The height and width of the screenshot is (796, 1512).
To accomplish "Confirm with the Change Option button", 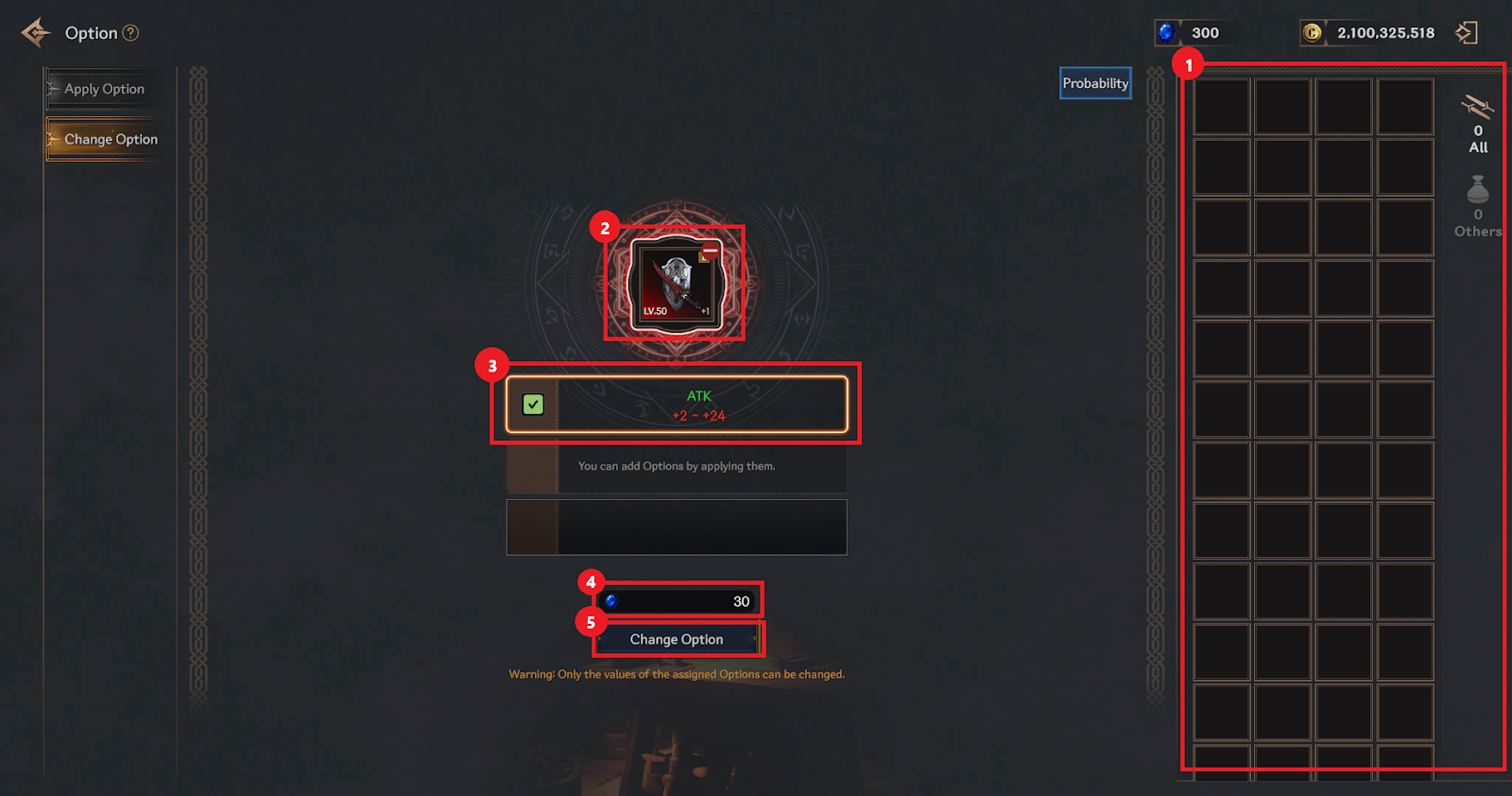I will (677, 639).
